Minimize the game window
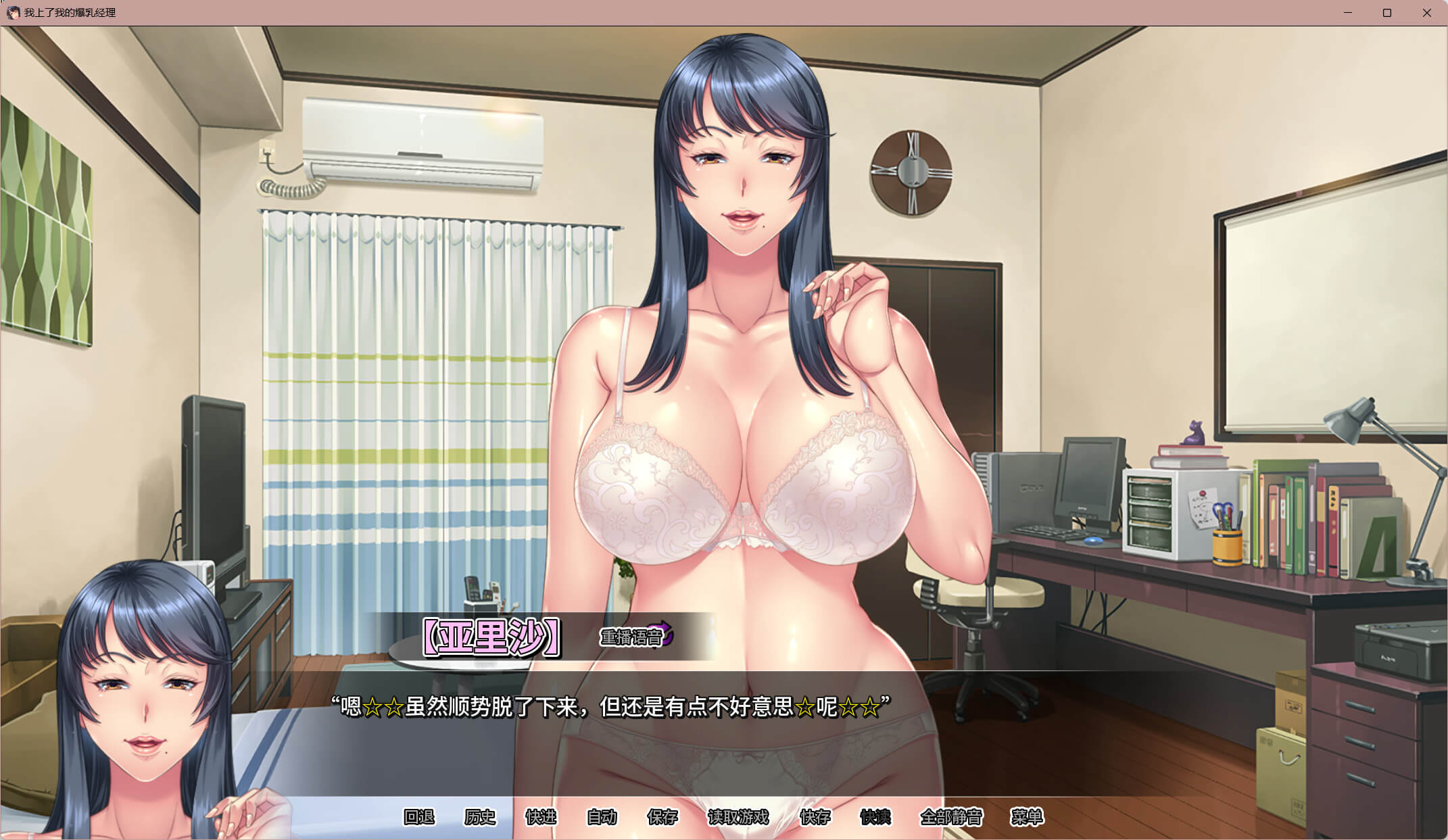This screenshot has height=840, width=1448. click(x=1348, y=13)
